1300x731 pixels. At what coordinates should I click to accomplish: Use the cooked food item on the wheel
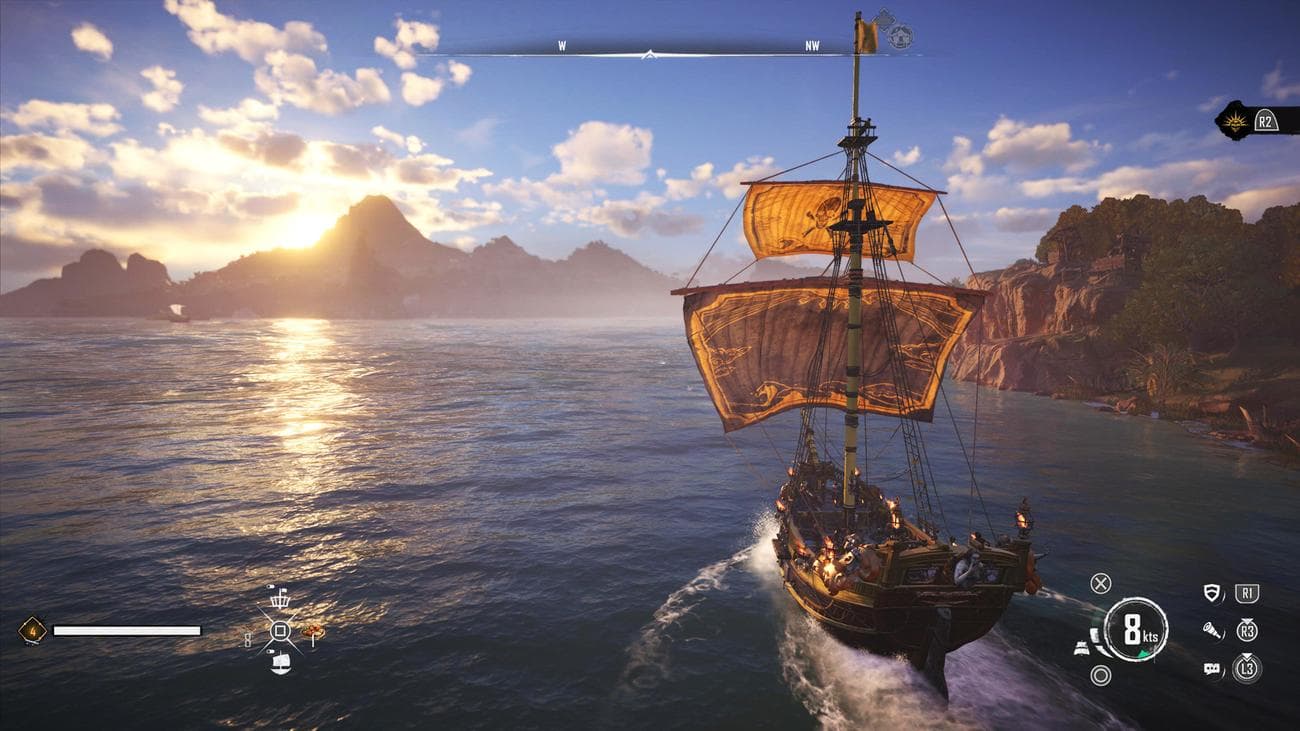[x=313, y=631]
